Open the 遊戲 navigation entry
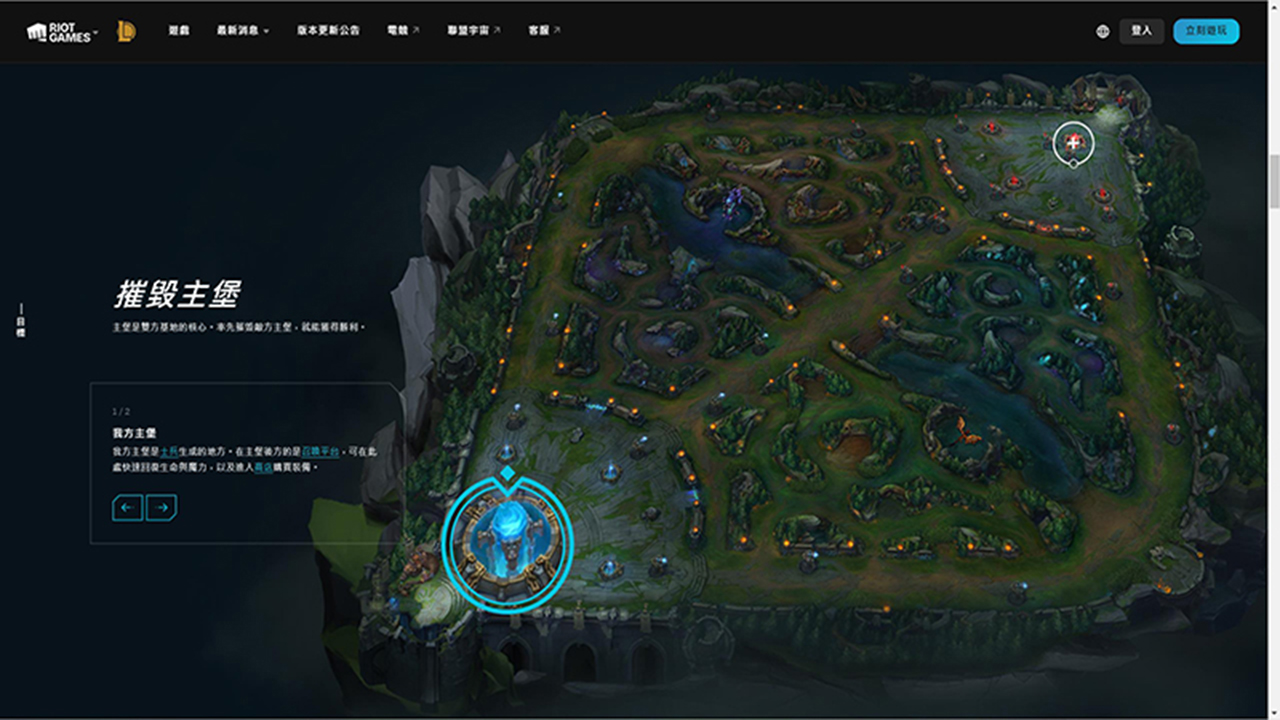Screen dimensions: 1280x720 click(x=179, y=31)
